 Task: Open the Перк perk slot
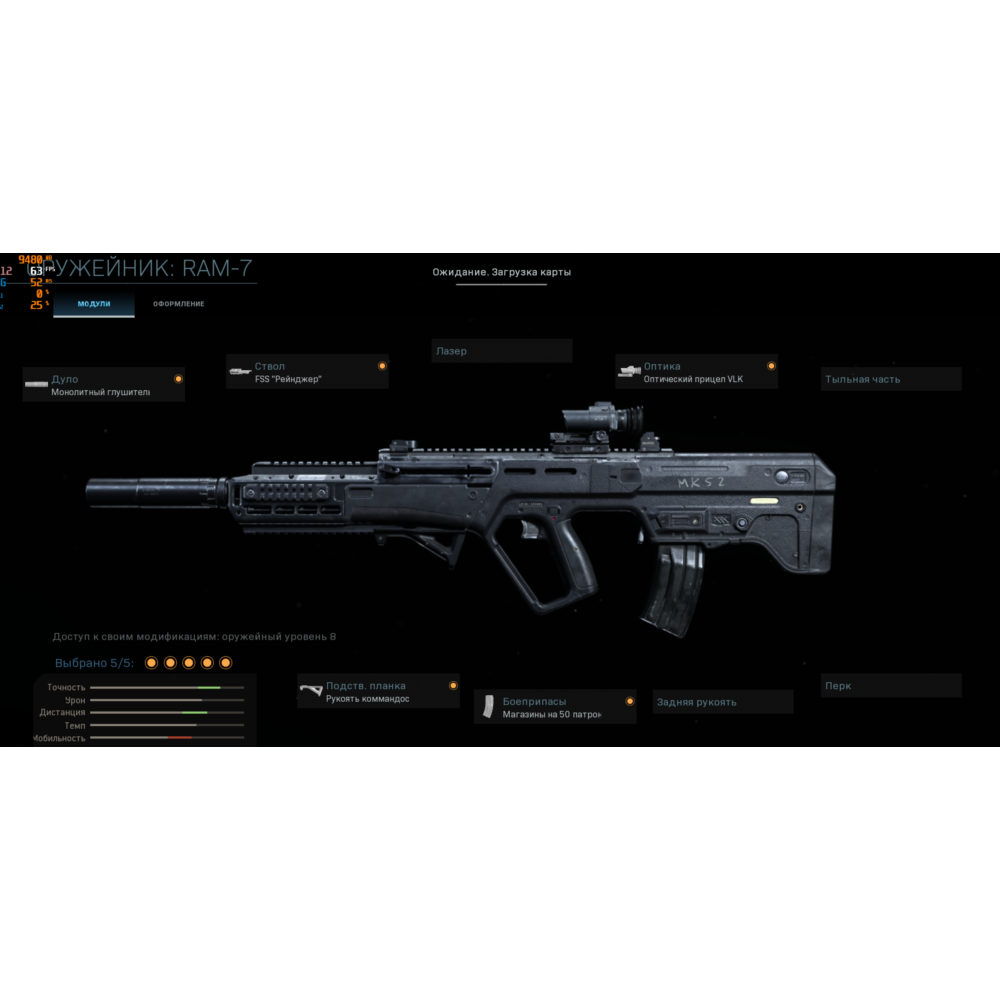click(x=891, y=686)
